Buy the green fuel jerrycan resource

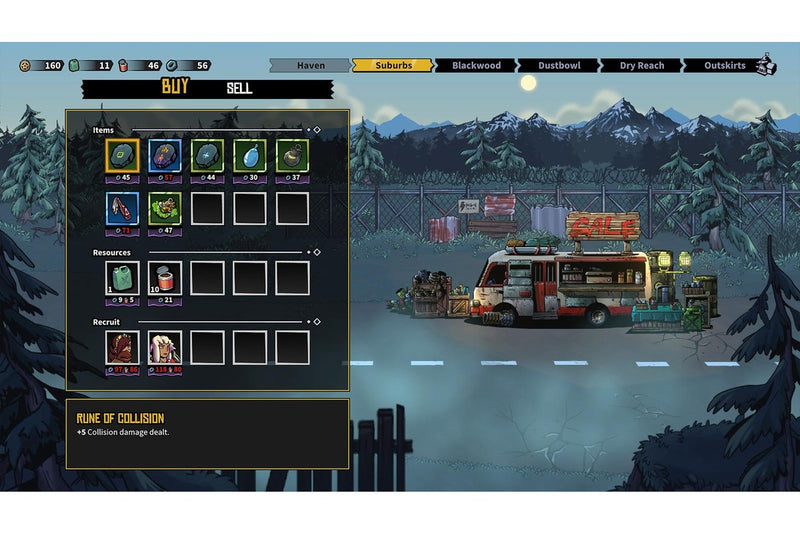tap(123, 277)
